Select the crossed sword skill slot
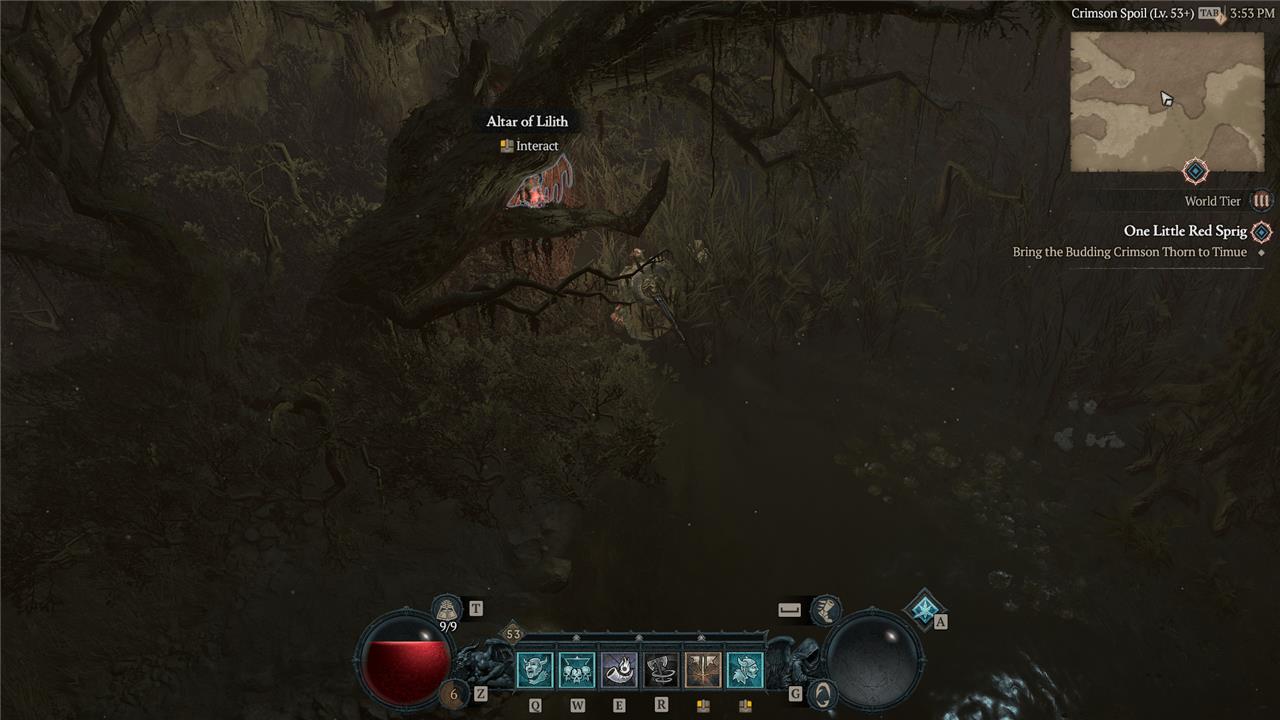Image resolution: width=1280 pixels, height=720 pixels. pyautogui.click(x=703, y=670)
